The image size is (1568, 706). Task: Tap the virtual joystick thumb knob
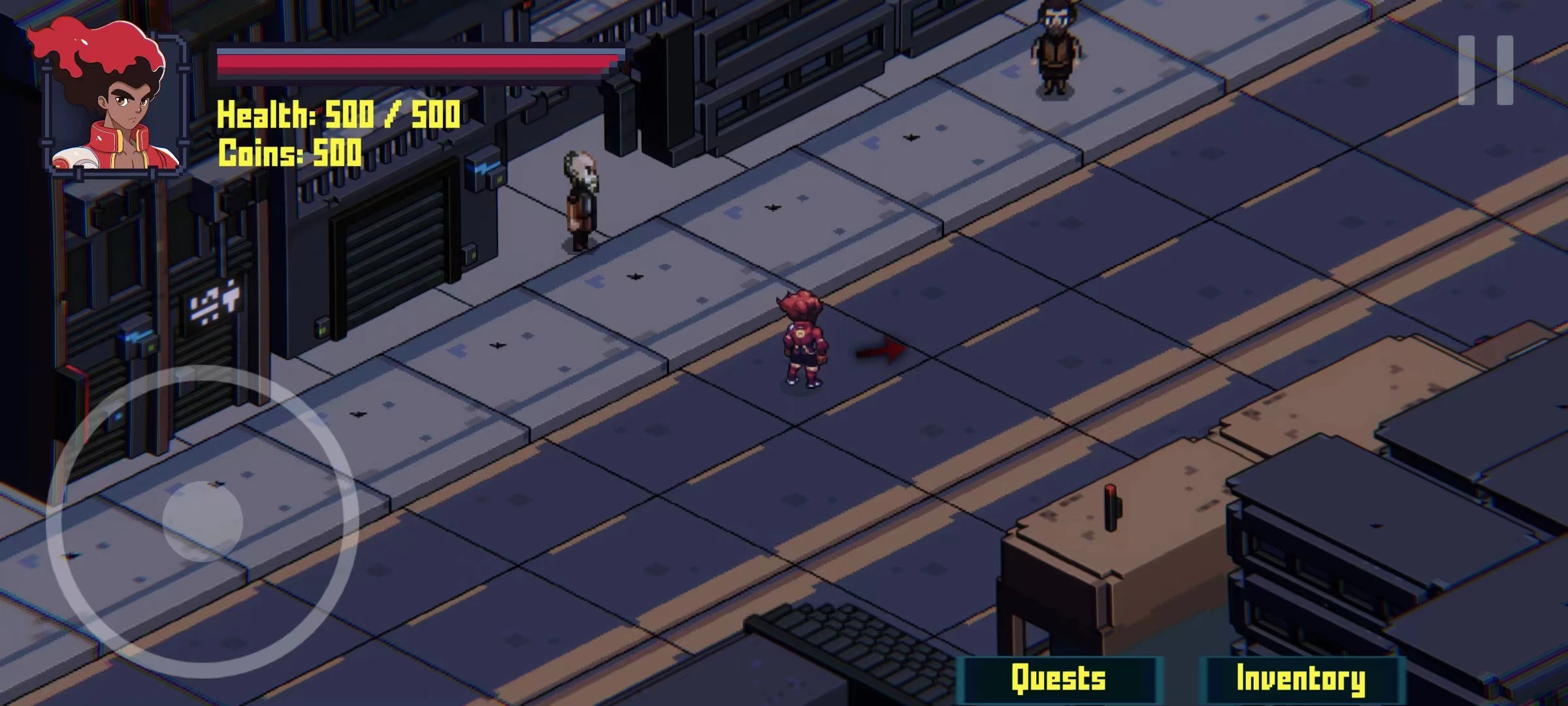coord(203,521)
